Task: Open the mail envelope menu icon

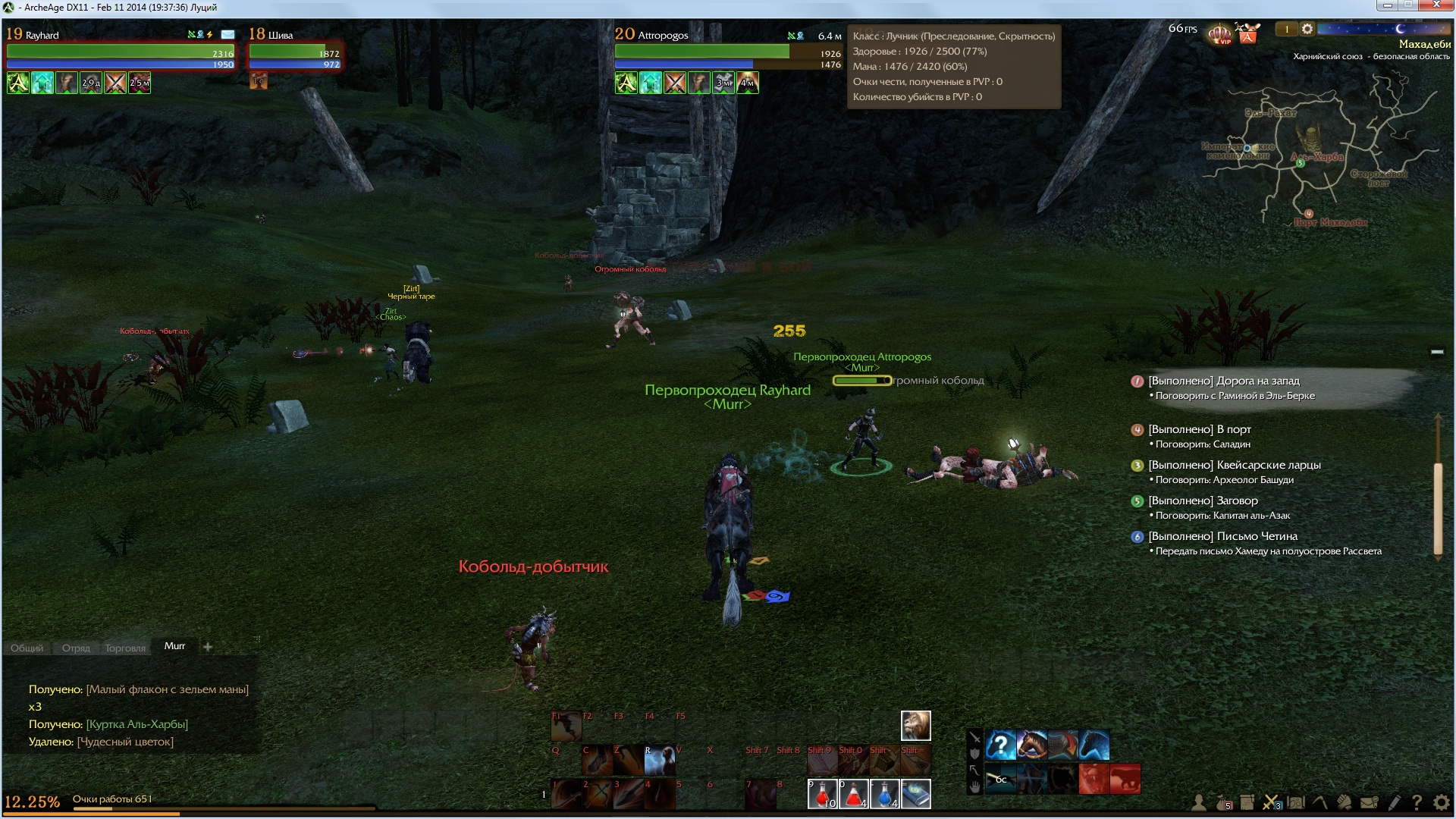Action: pyautogui.click(x=1369, y=802)
